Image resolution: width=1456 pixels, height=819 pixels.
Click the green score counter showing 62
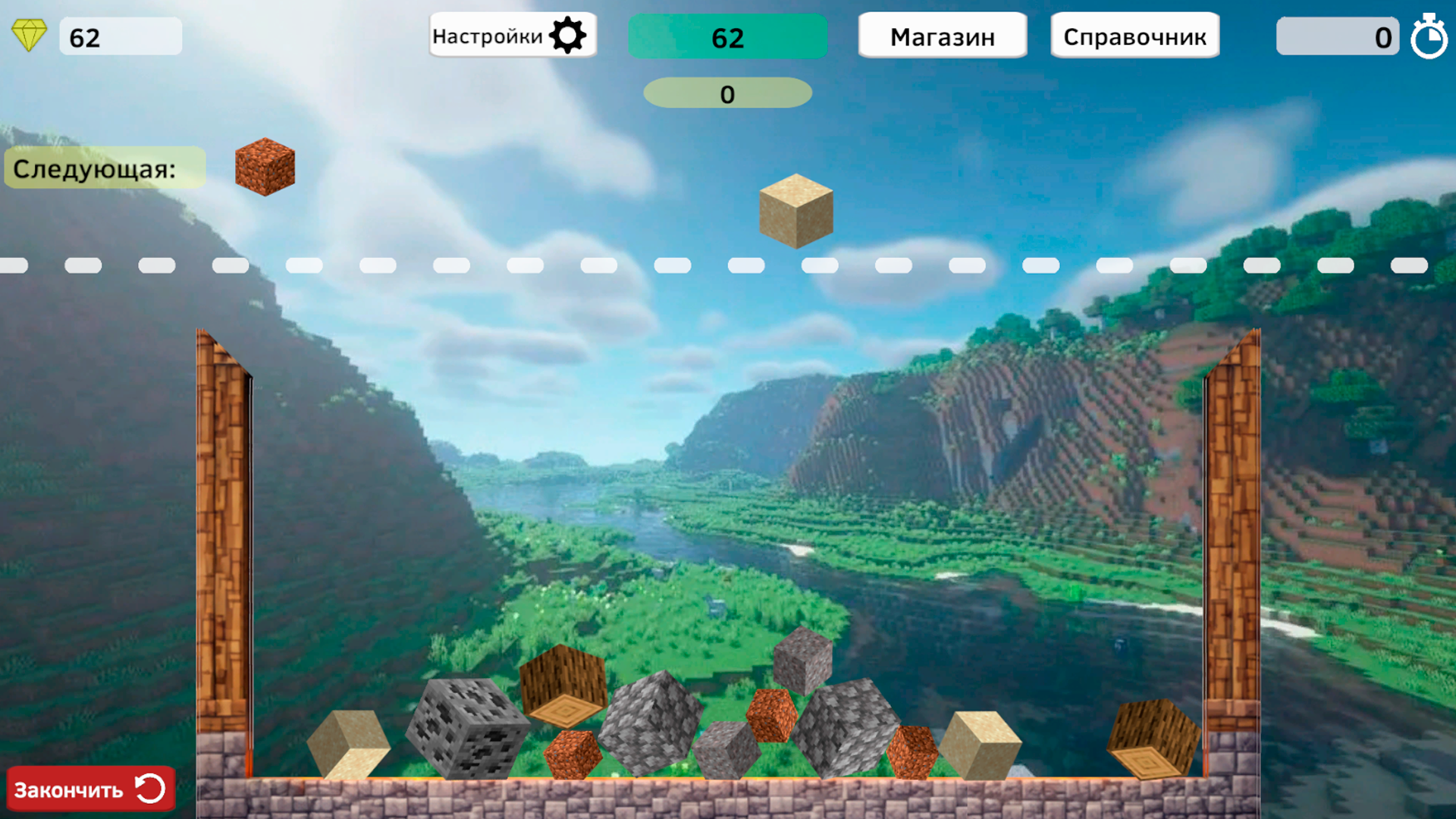click(727, 36)
